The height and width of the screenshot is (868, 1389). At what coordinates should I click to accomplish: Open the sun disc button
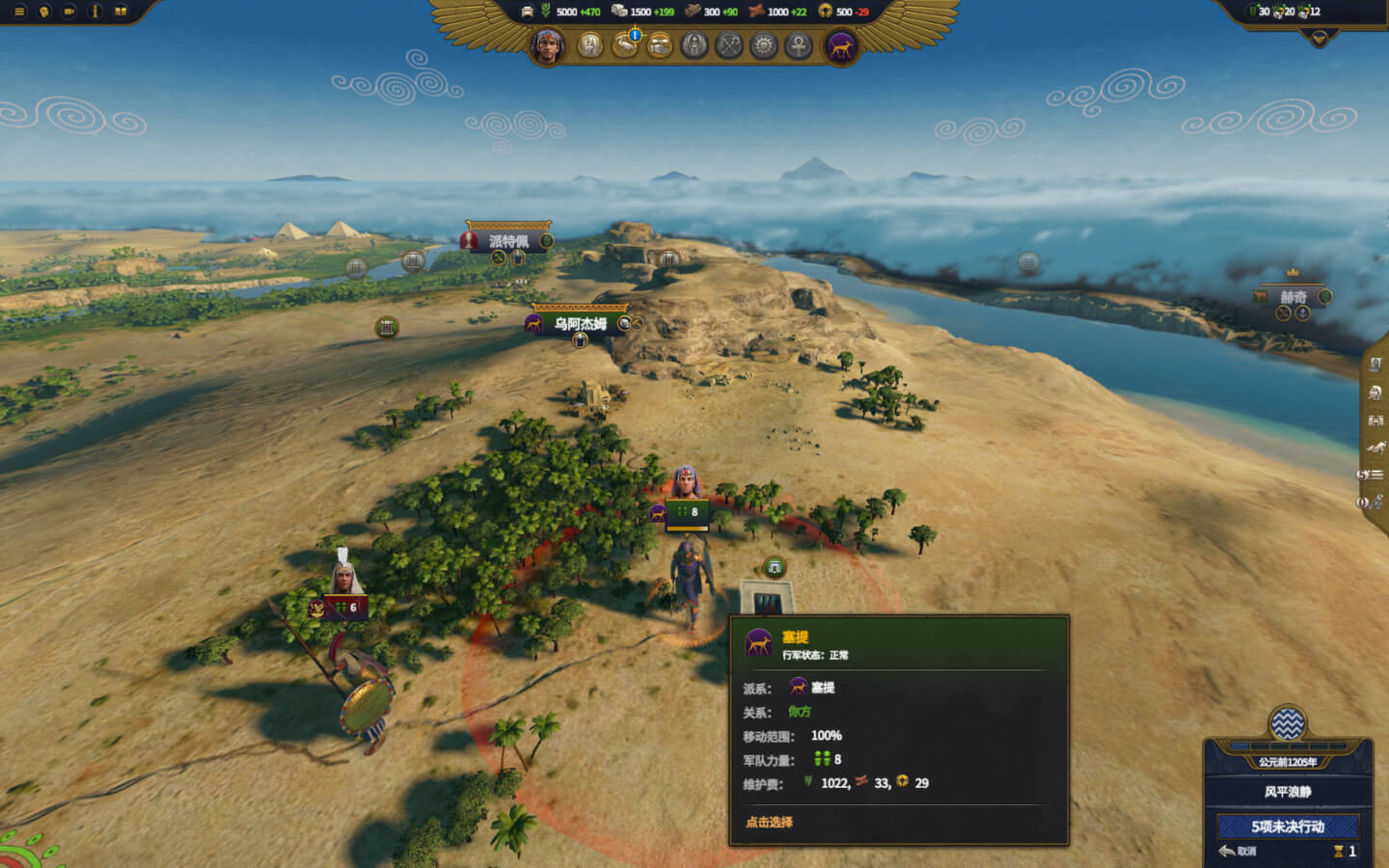(764, 45)
